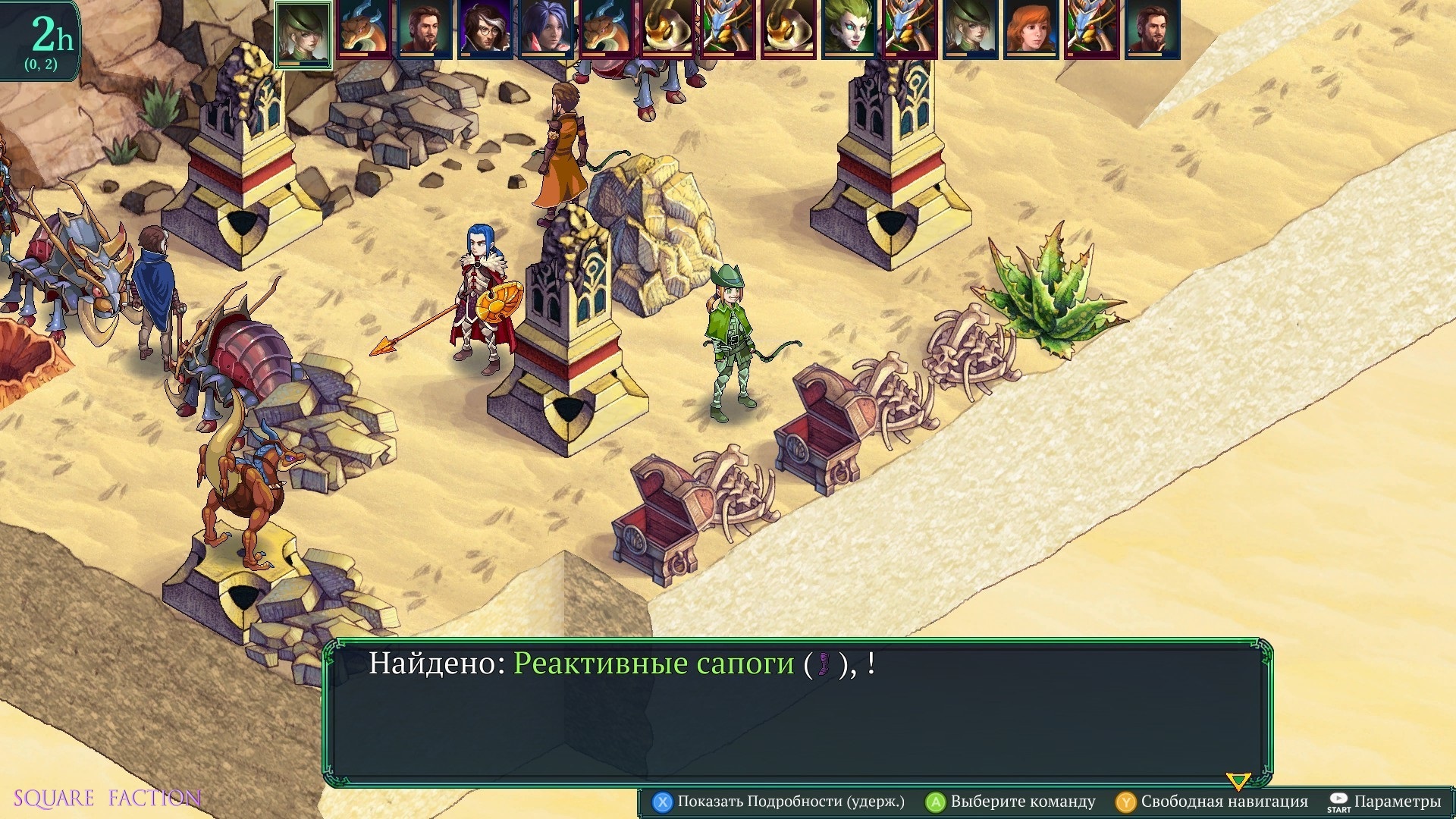
Task: Click the glasses-wearing man's turn portrait
Action: 485,30
